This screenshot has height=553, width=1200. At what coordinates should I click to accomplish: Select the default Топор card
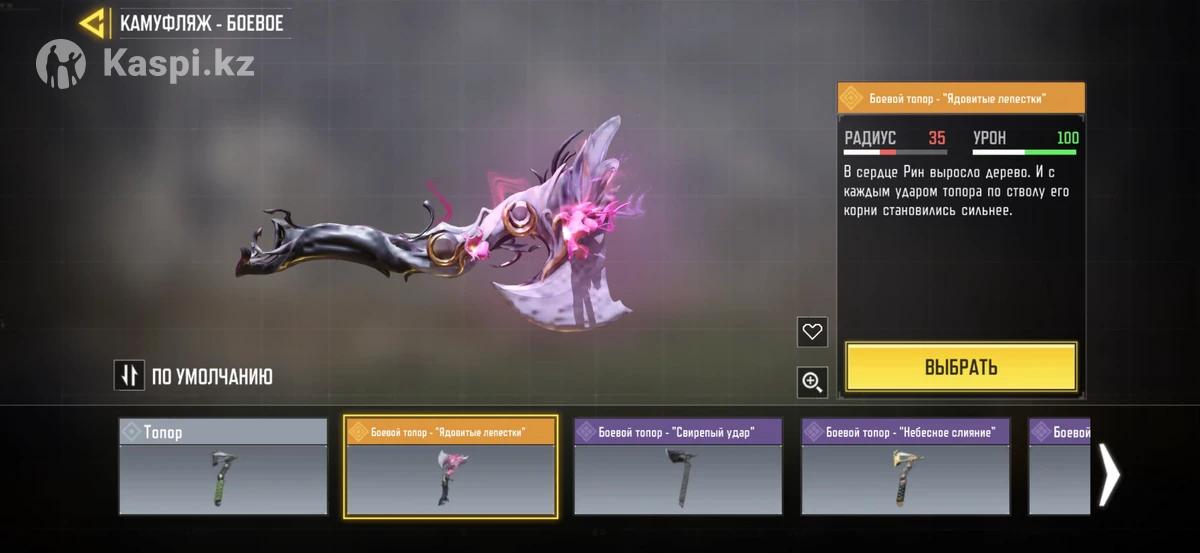(223, 467)
